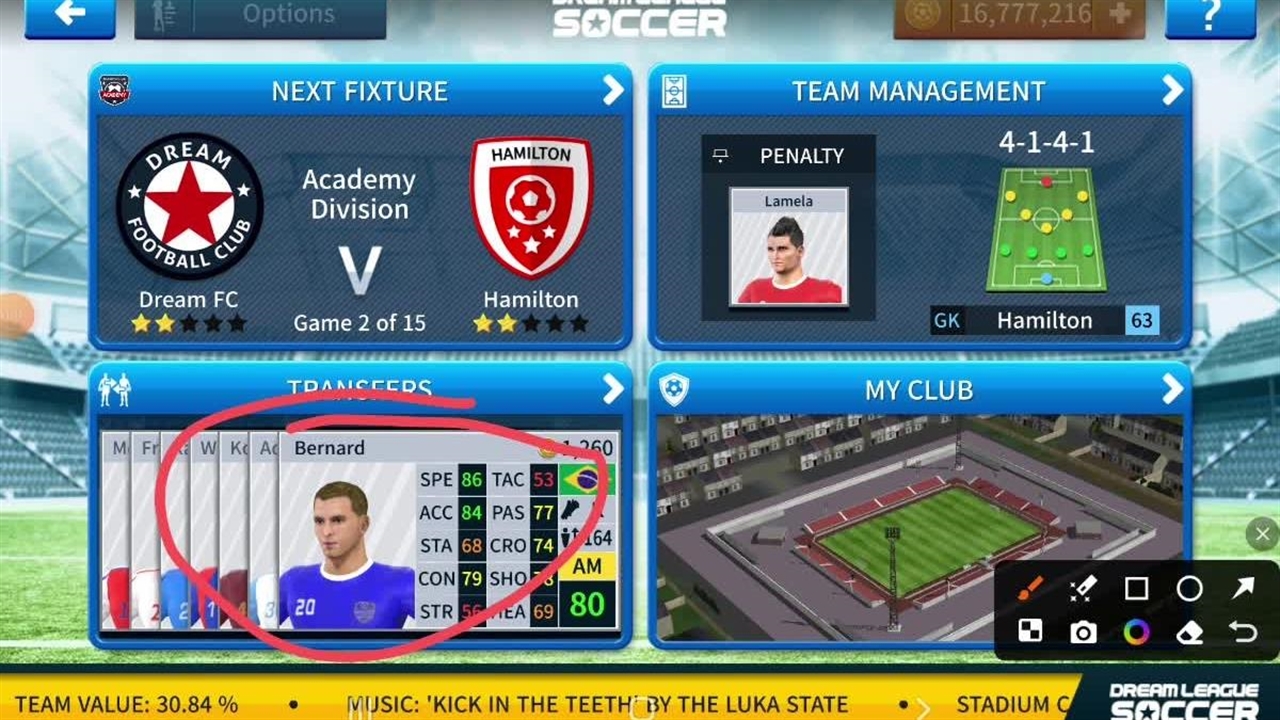Take a screenshot with the camera tool

1083,632
